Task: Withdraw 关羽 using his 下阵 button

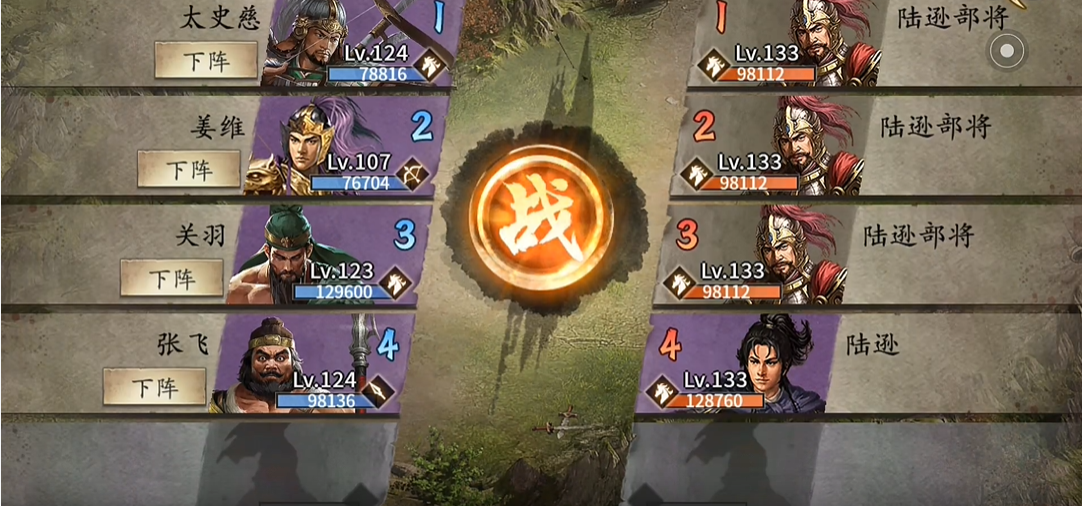Action: [x=172, y=277]
